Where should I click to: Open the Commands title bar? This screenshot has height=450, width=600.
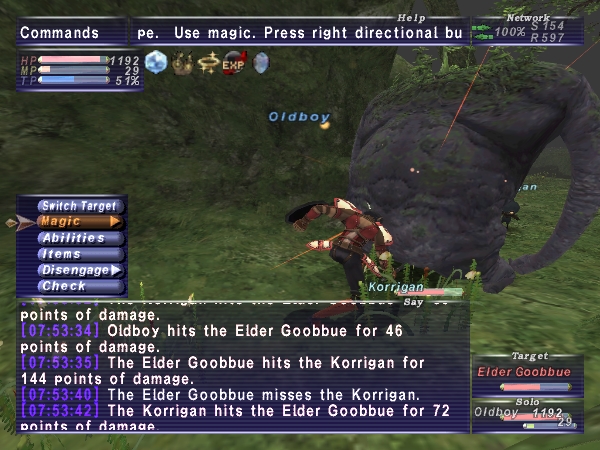(x=72, y=33)
